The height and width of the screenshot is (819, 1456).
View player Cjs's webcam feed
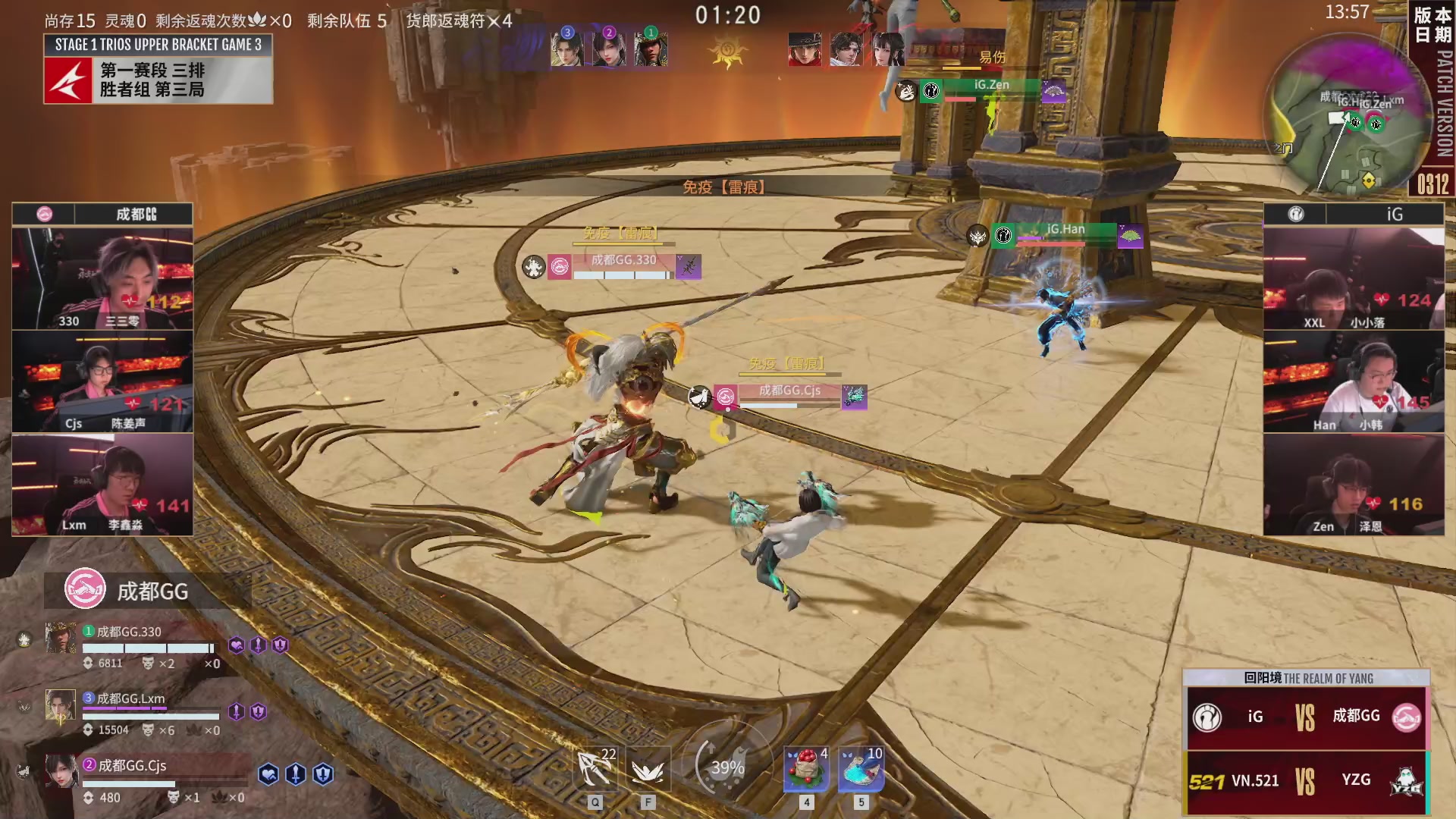coord(102,381)
